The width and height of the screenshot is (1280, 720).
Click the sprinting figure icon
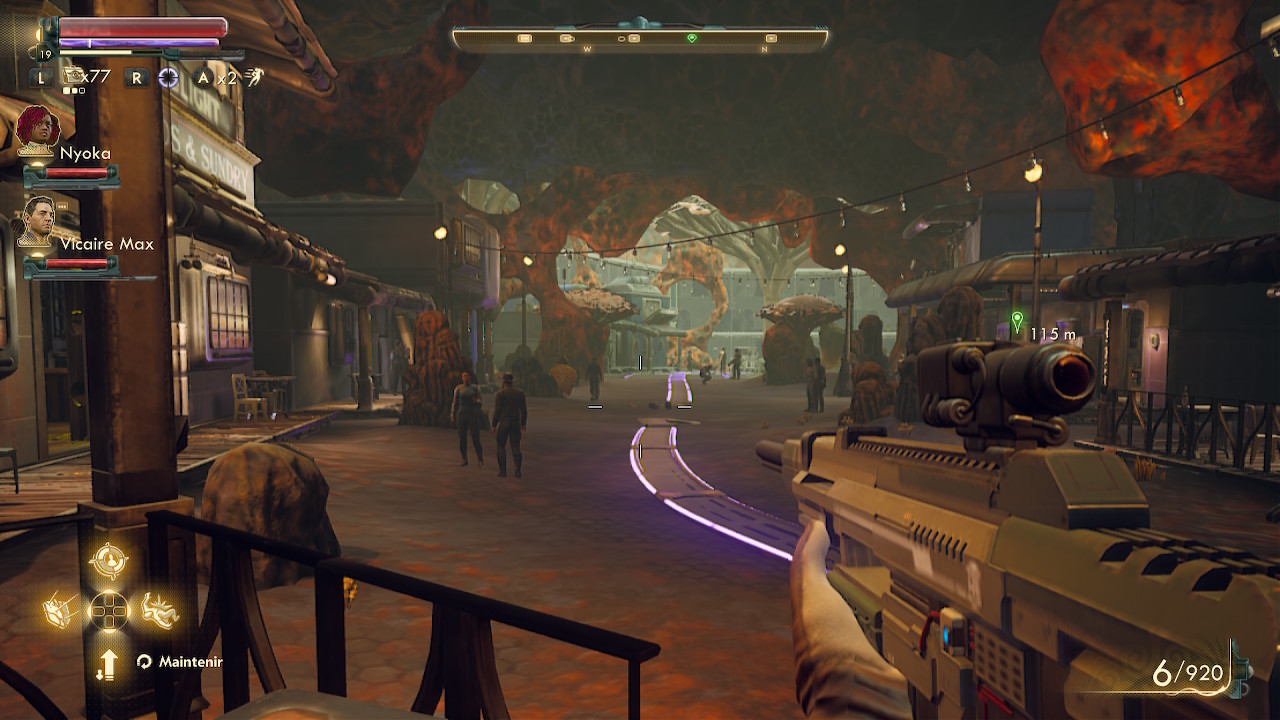tap(255, 77)
